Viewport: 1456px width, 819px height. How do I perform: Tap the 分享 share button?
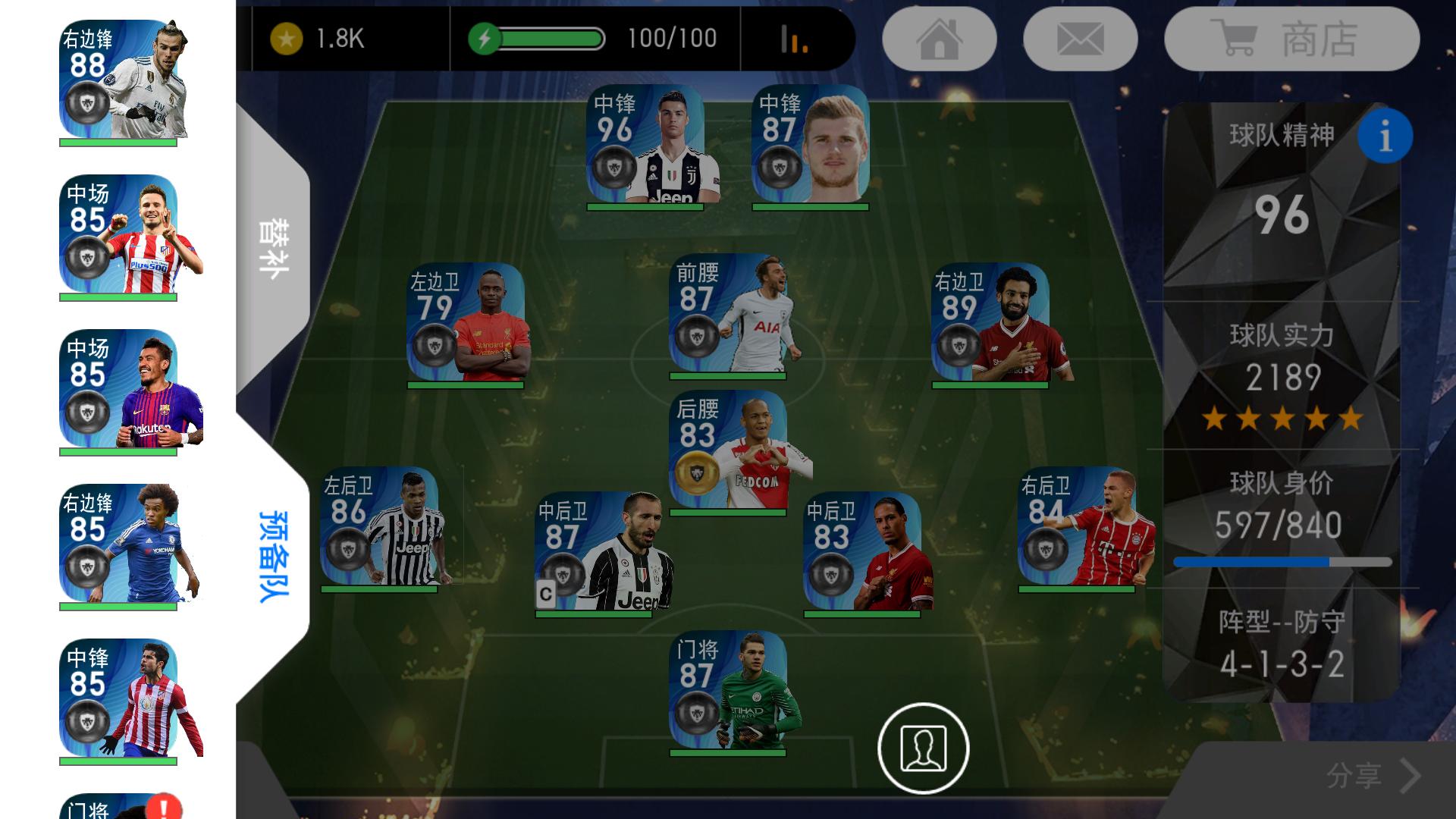[x=1373, y=775]
